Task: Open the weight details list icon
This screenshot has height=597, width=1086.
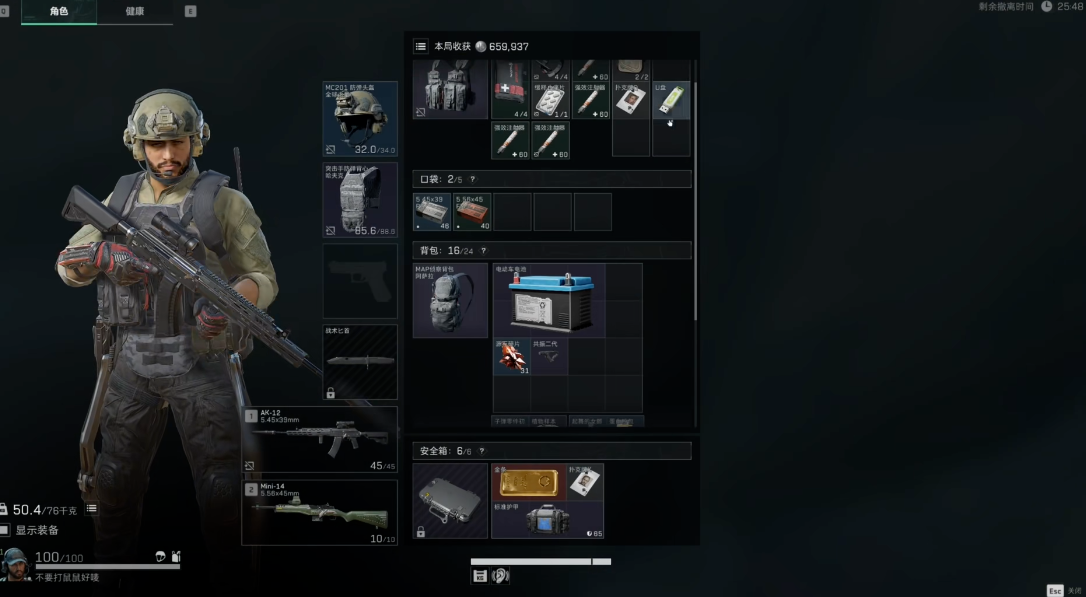Action: pyautogui.click(x=92, y=509)
